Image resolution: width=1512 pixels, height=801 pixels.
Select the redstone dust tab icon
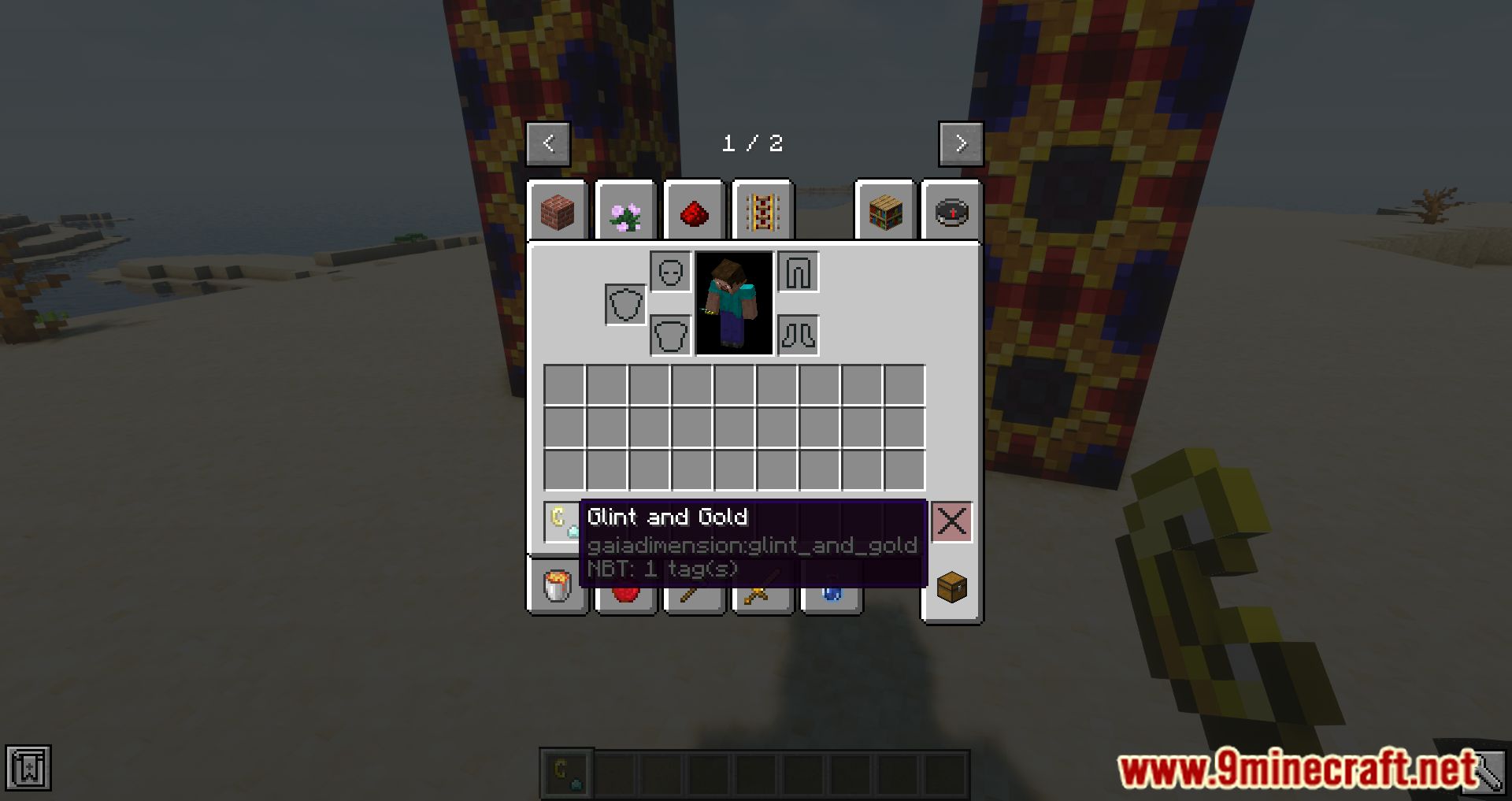coord(693,211)
